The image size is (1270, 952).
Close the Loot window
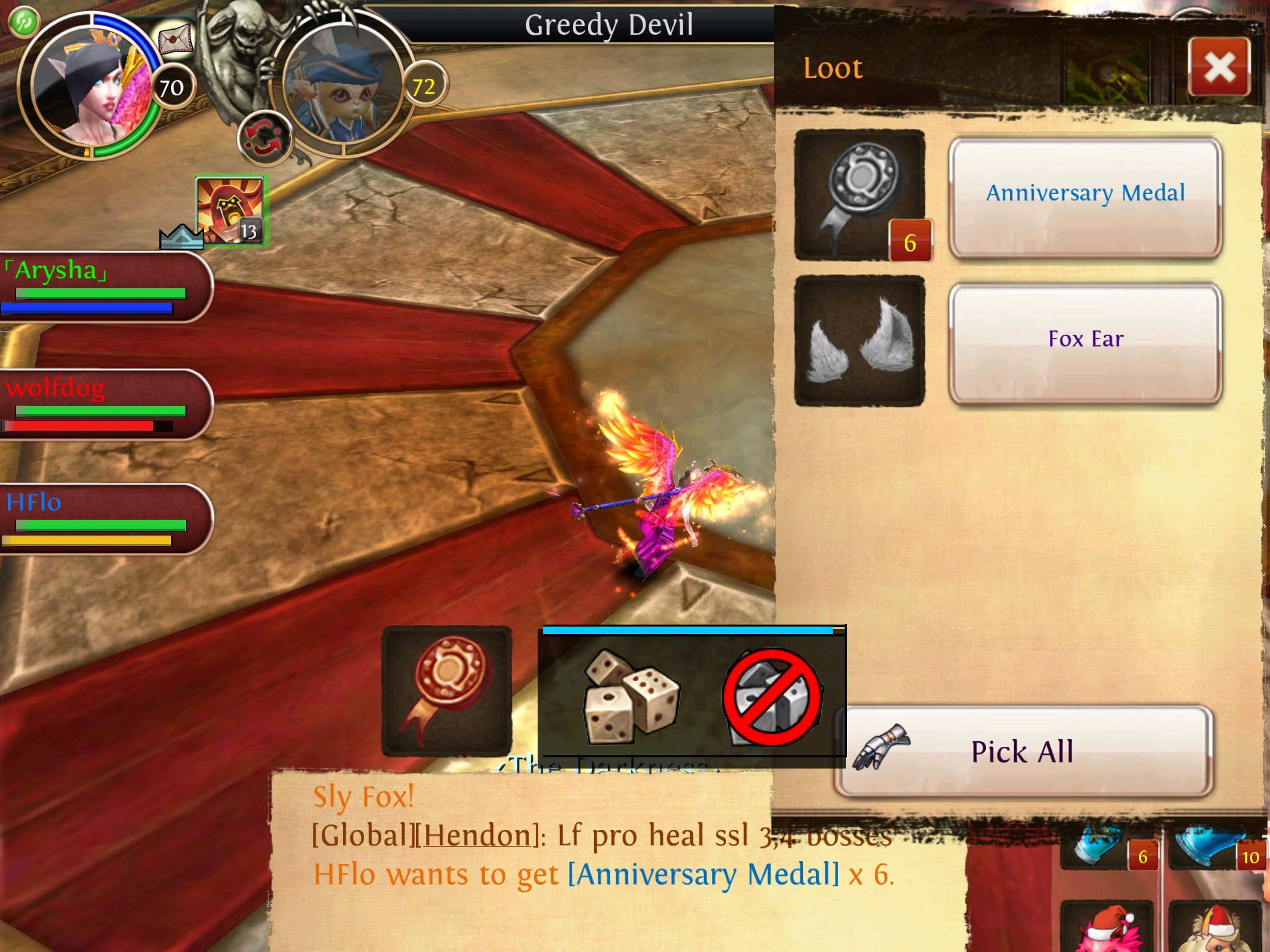(x=1219, y=67)
